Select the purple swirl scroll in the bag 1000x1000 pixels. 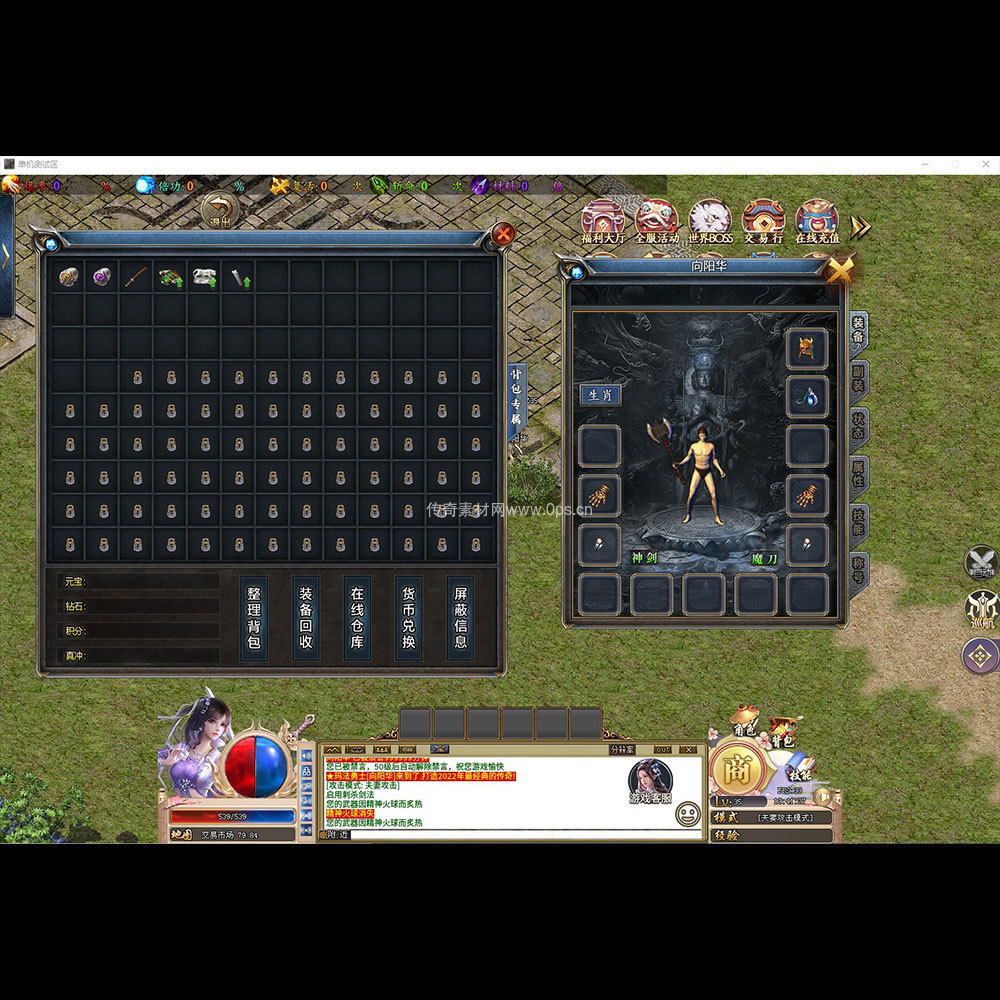[x=102, y=277]
